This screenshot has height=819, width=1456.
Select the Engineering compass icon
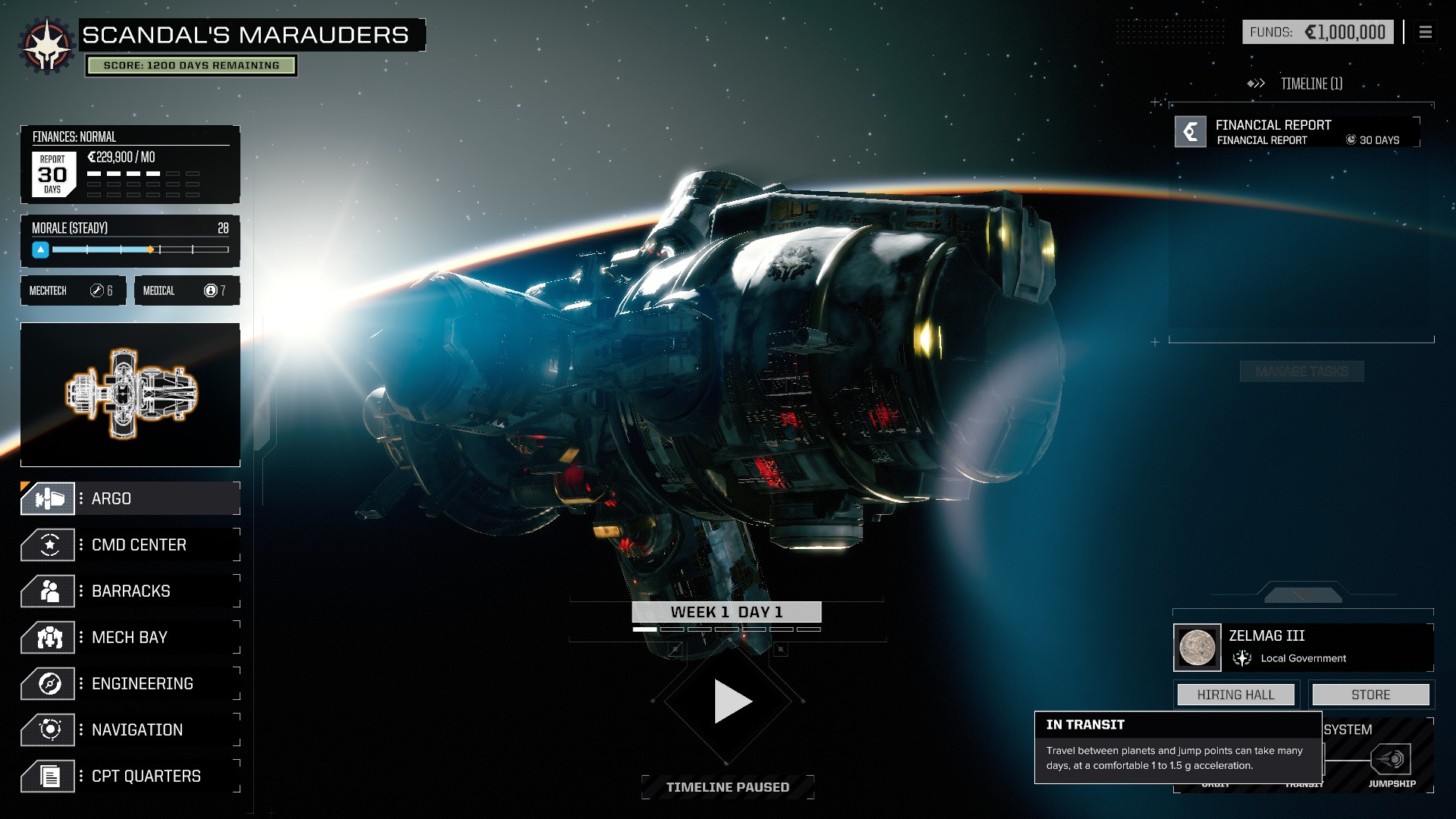click(47, 683)
